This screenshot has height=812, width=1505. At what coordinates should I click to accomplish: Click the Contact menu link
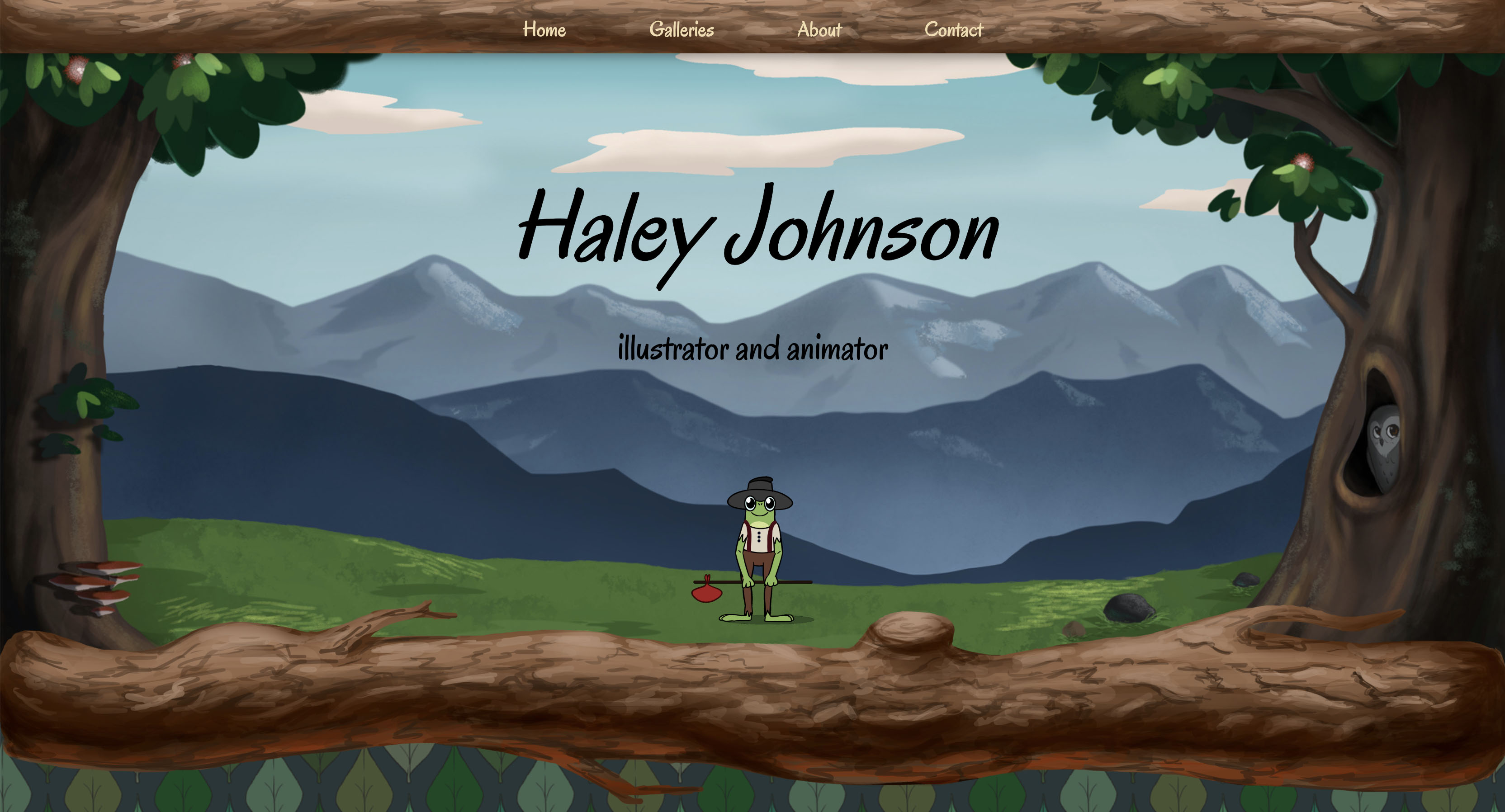pos(953,29)
